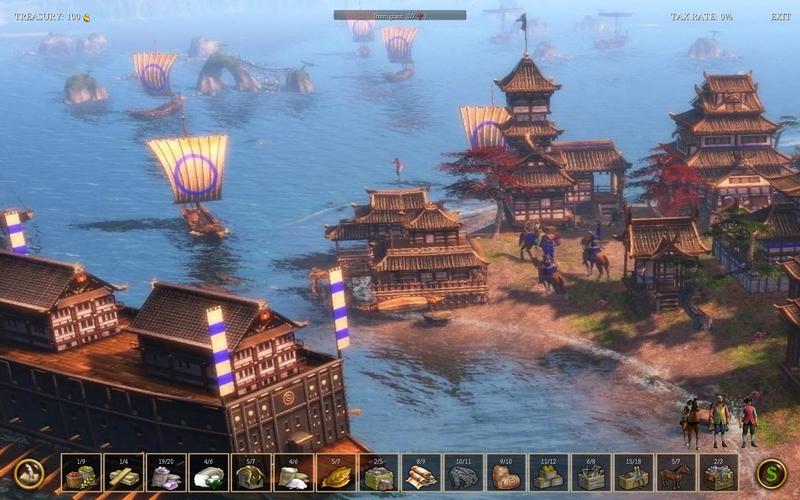Open the green dollar sign trade button

770,473
